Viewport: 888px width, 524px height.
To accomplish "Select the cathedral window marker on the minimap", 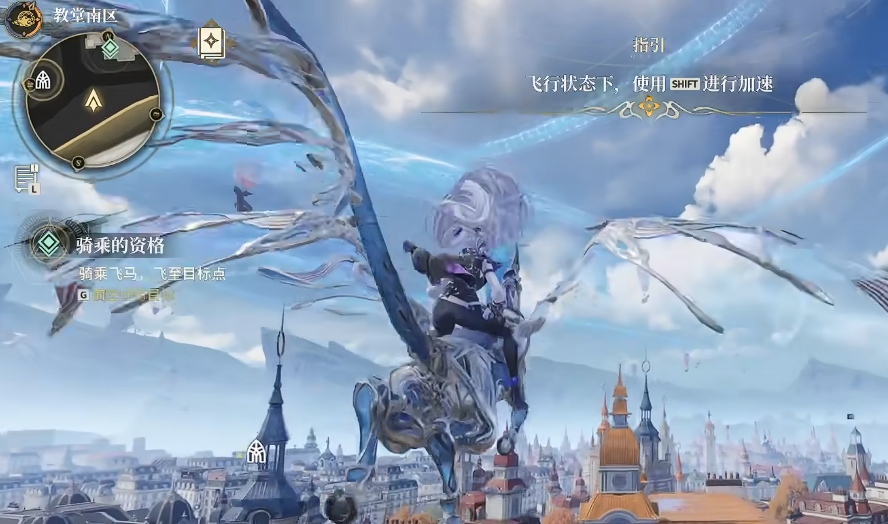I will click(x=43, y=80).
